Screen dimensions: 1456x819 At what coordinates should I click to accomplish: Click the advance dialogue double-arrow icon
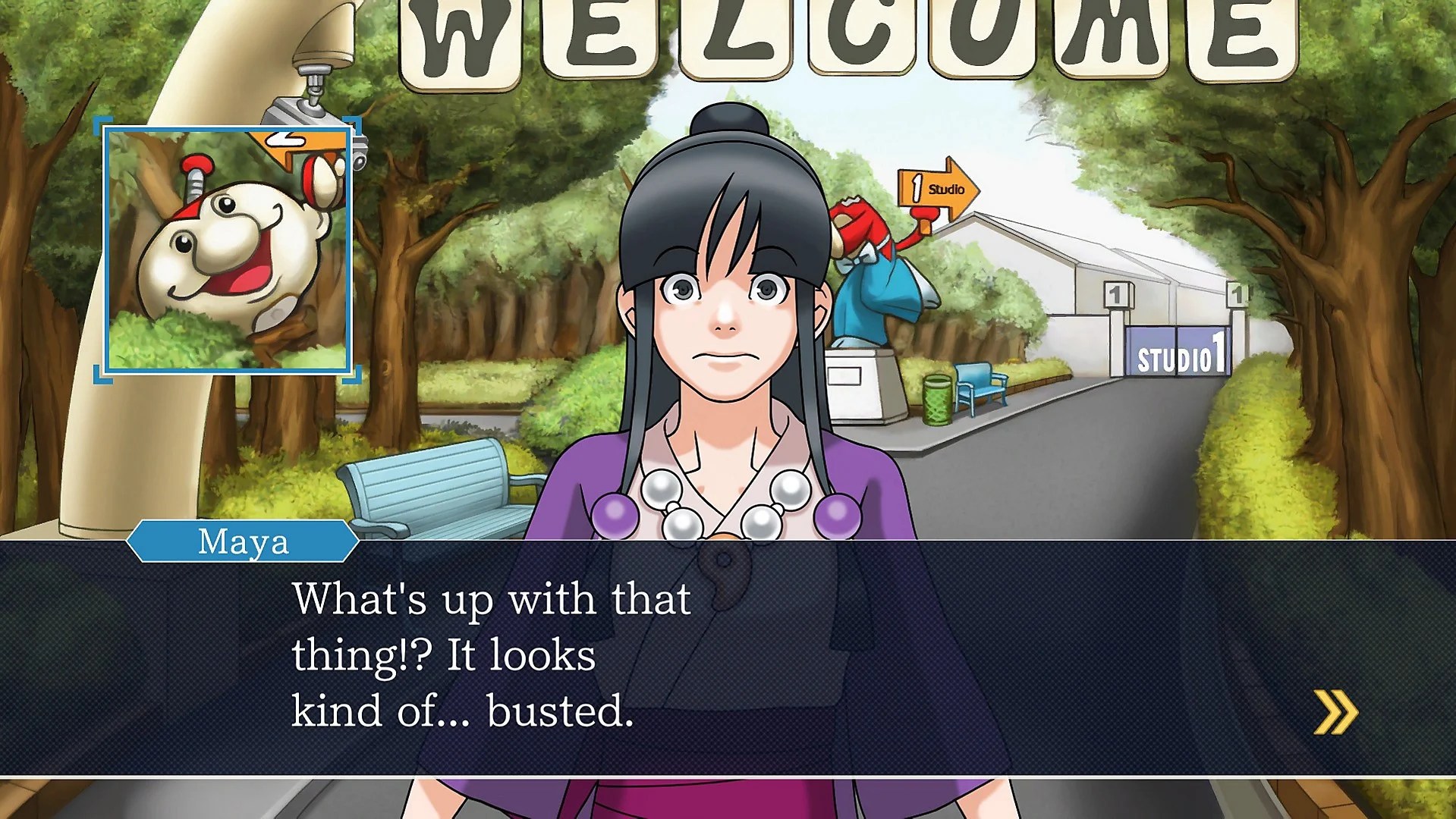(x=1335, y=711)
